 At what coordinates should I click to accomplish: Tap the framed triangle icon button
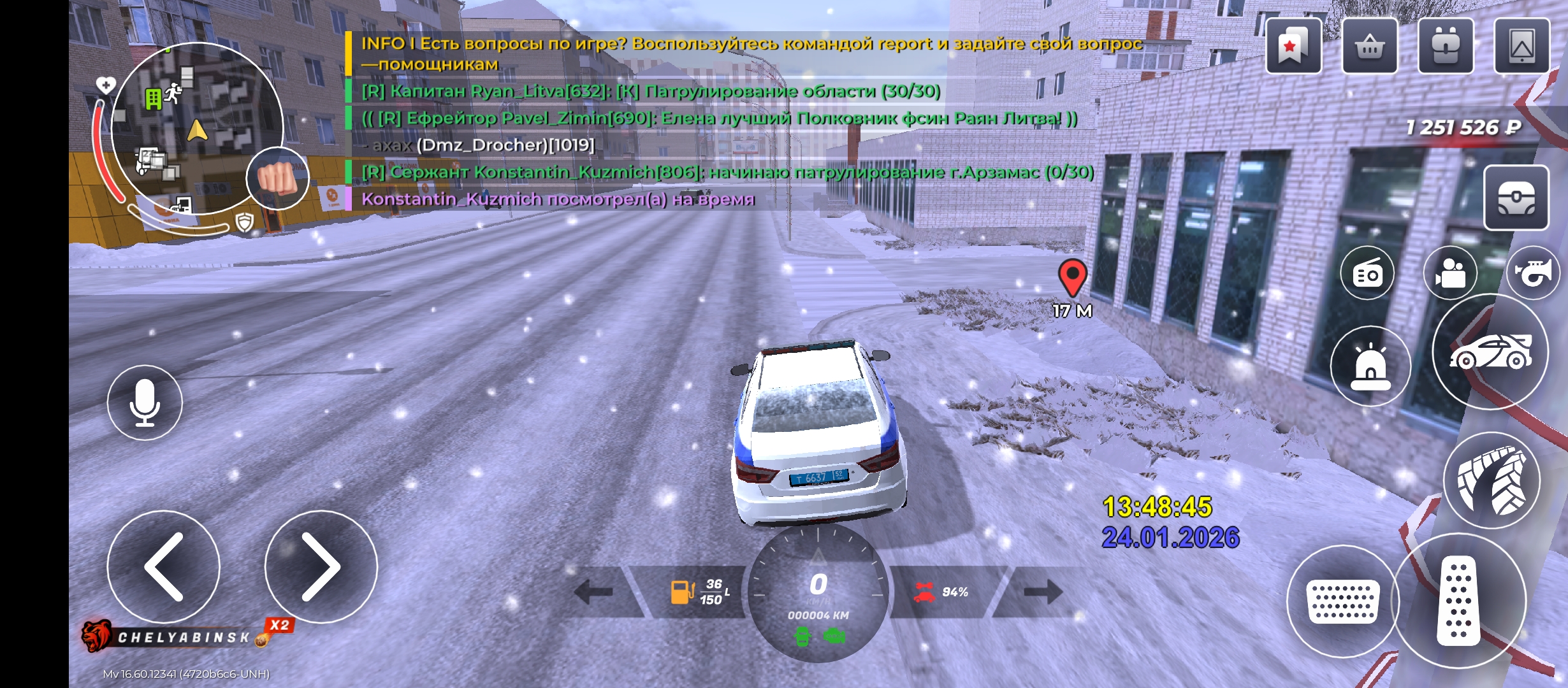coord(1521,47)
